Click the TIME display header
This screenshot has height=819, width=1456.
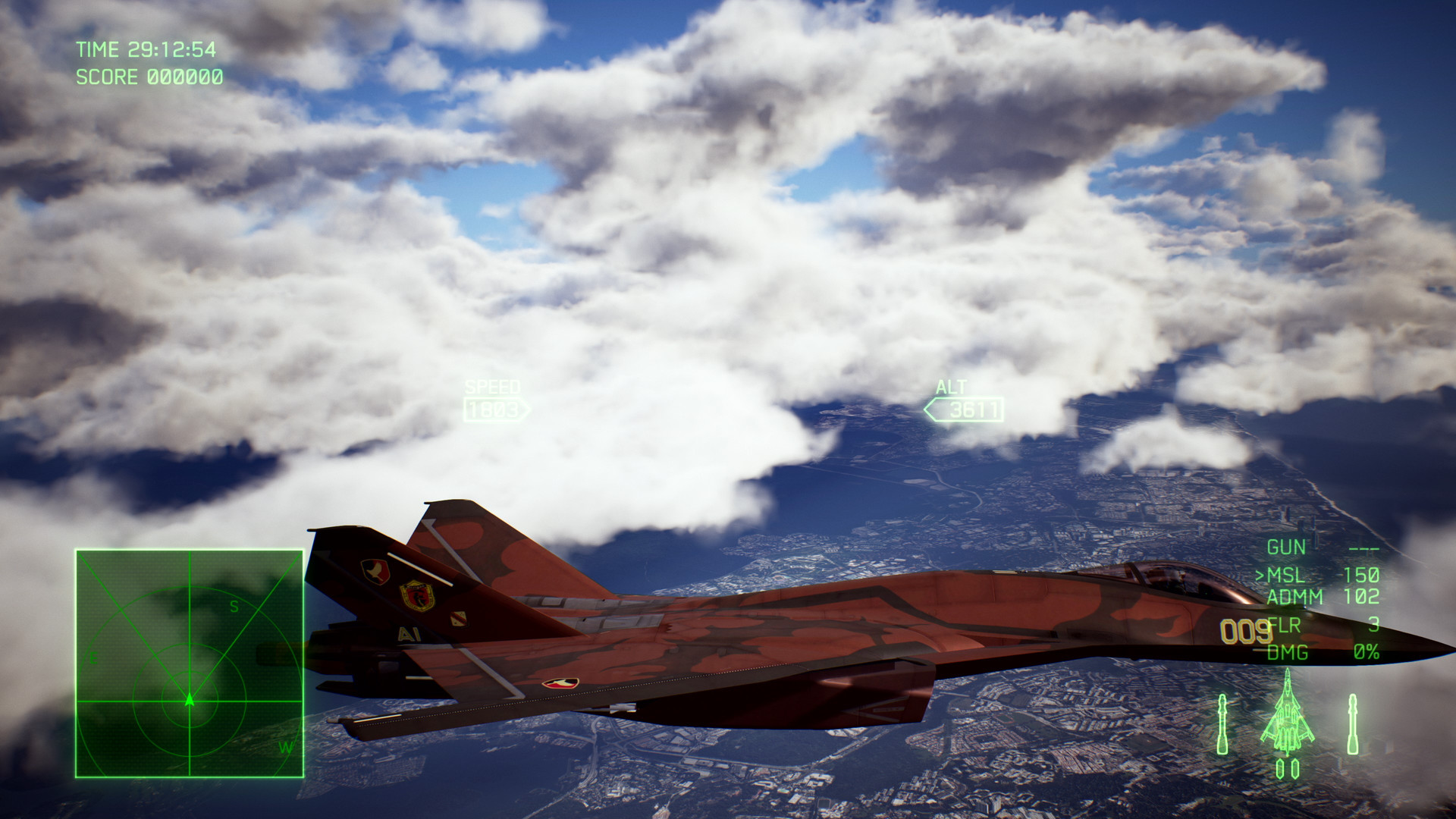tap(99, 50)
